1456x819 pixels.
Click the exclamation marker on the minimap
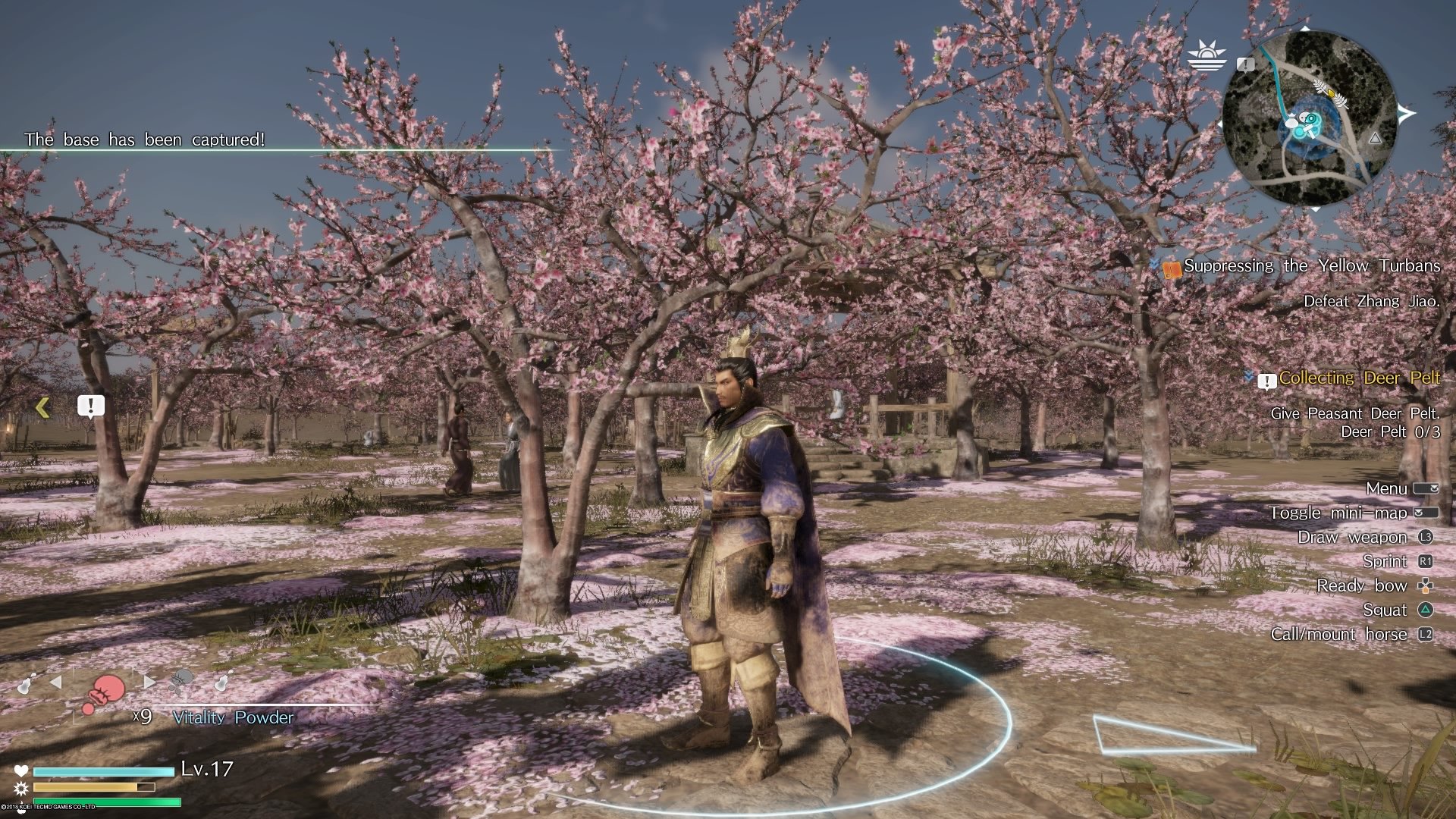click(x=1245, y=65)
